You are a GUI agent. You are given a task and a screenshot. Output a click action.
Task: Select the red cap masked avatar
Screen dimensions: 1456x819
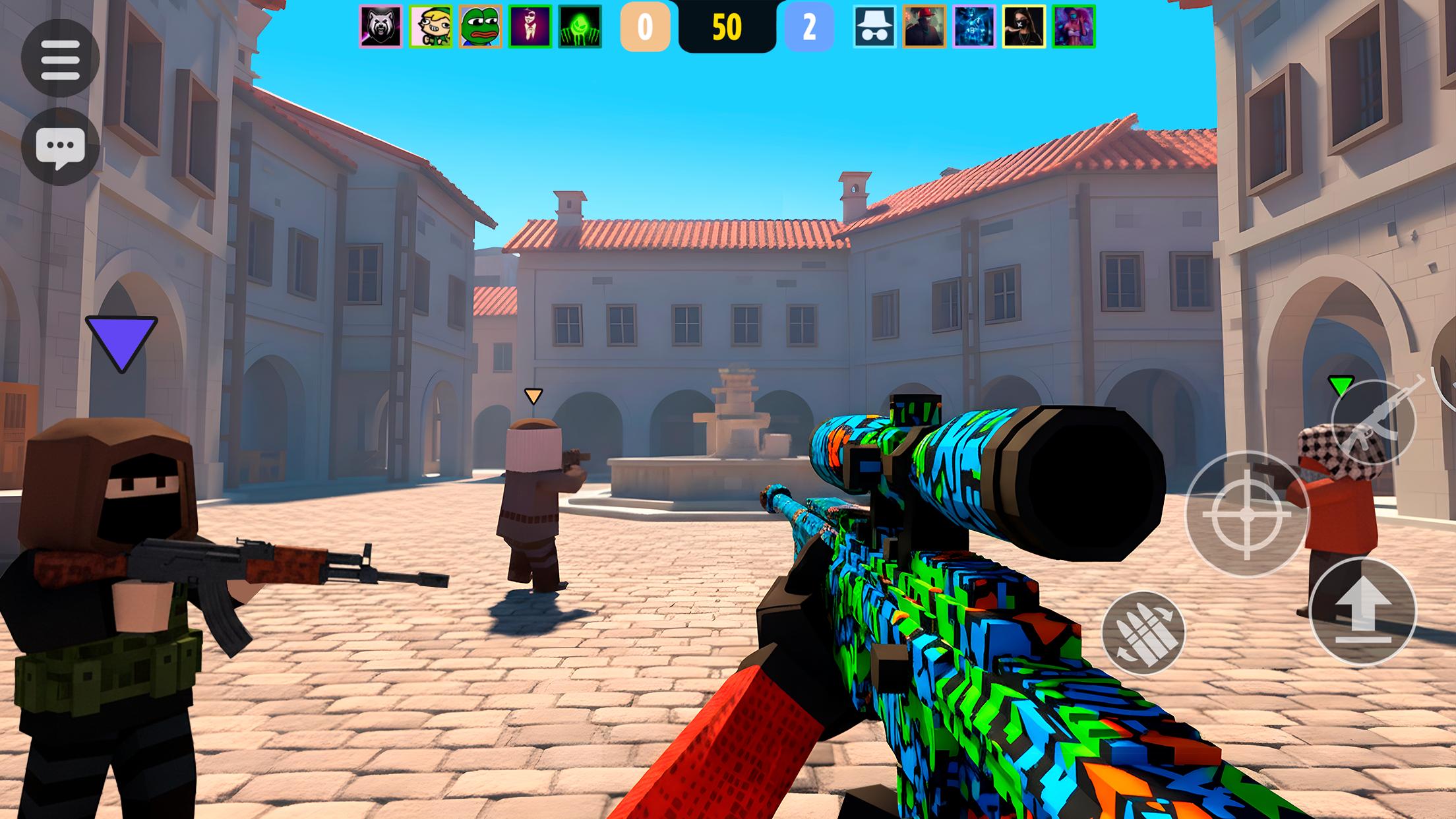925,27
